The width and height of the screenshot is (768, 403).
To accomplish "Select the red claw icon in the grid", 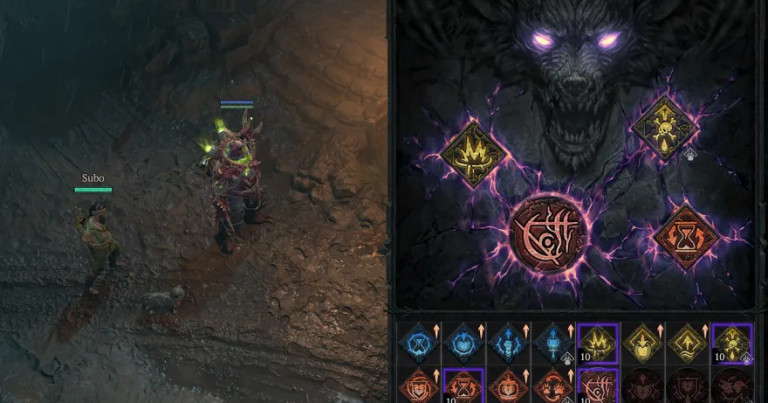I will tap(598, 386).
